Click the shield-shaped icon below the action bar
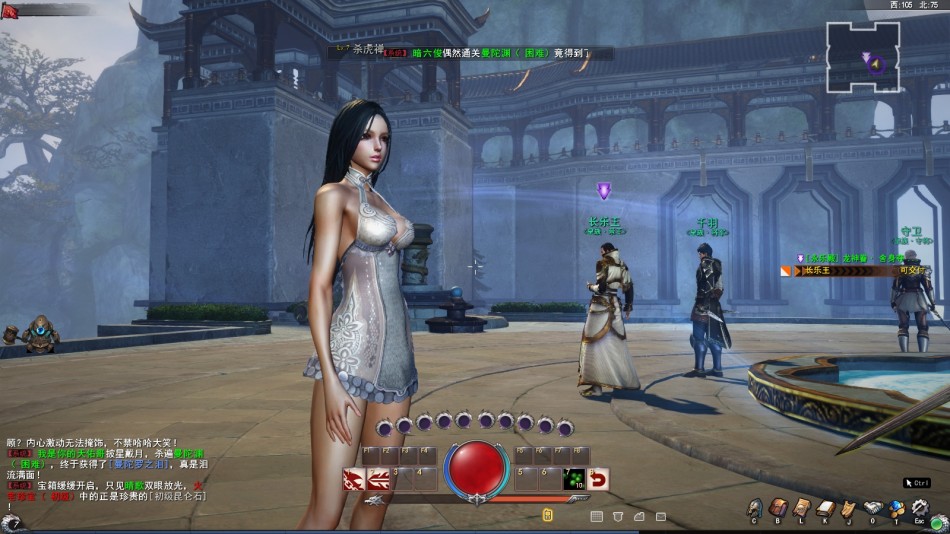The height and width of the screenshot is (534, 950). point(618,516)
